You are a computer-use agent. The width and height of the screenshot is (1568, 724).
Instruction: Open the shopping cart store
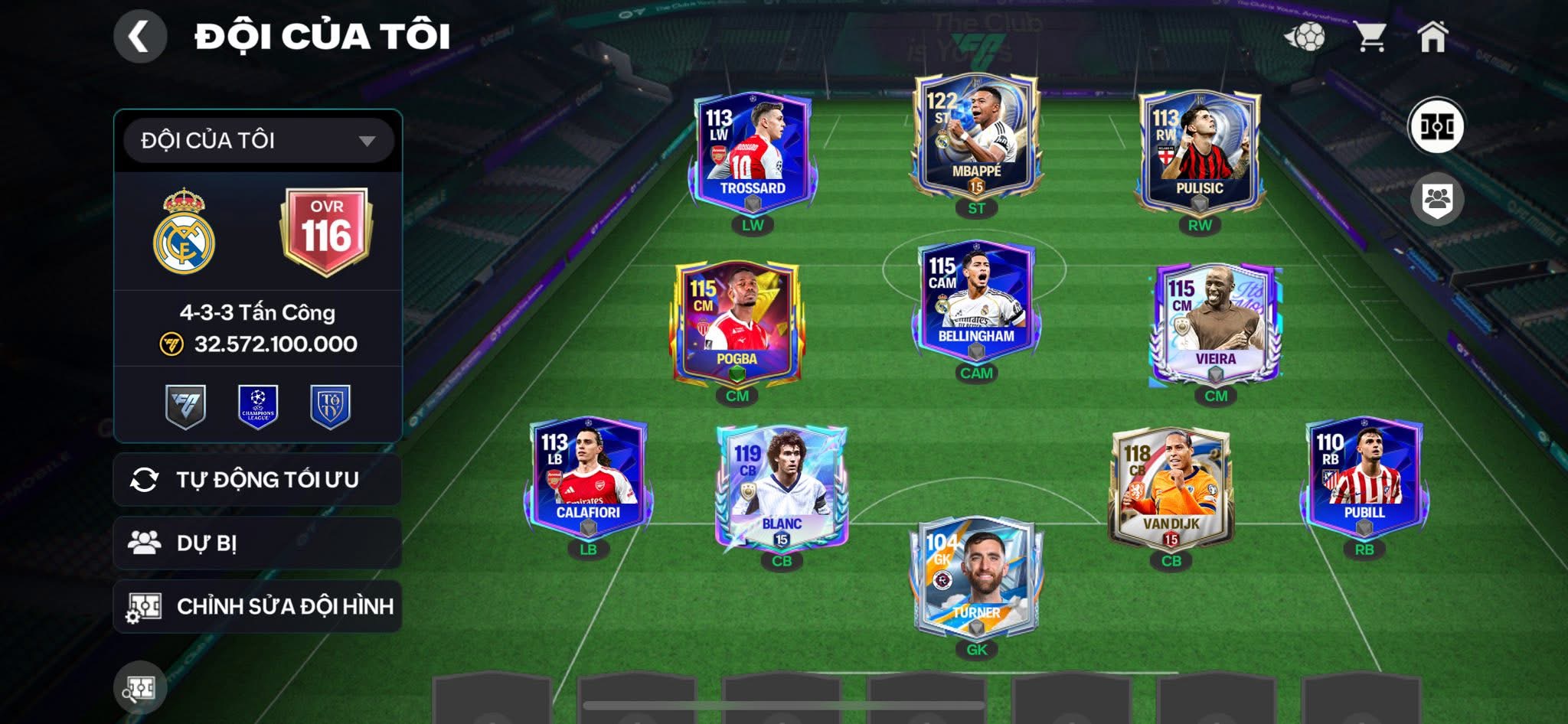click(1370, 36)
